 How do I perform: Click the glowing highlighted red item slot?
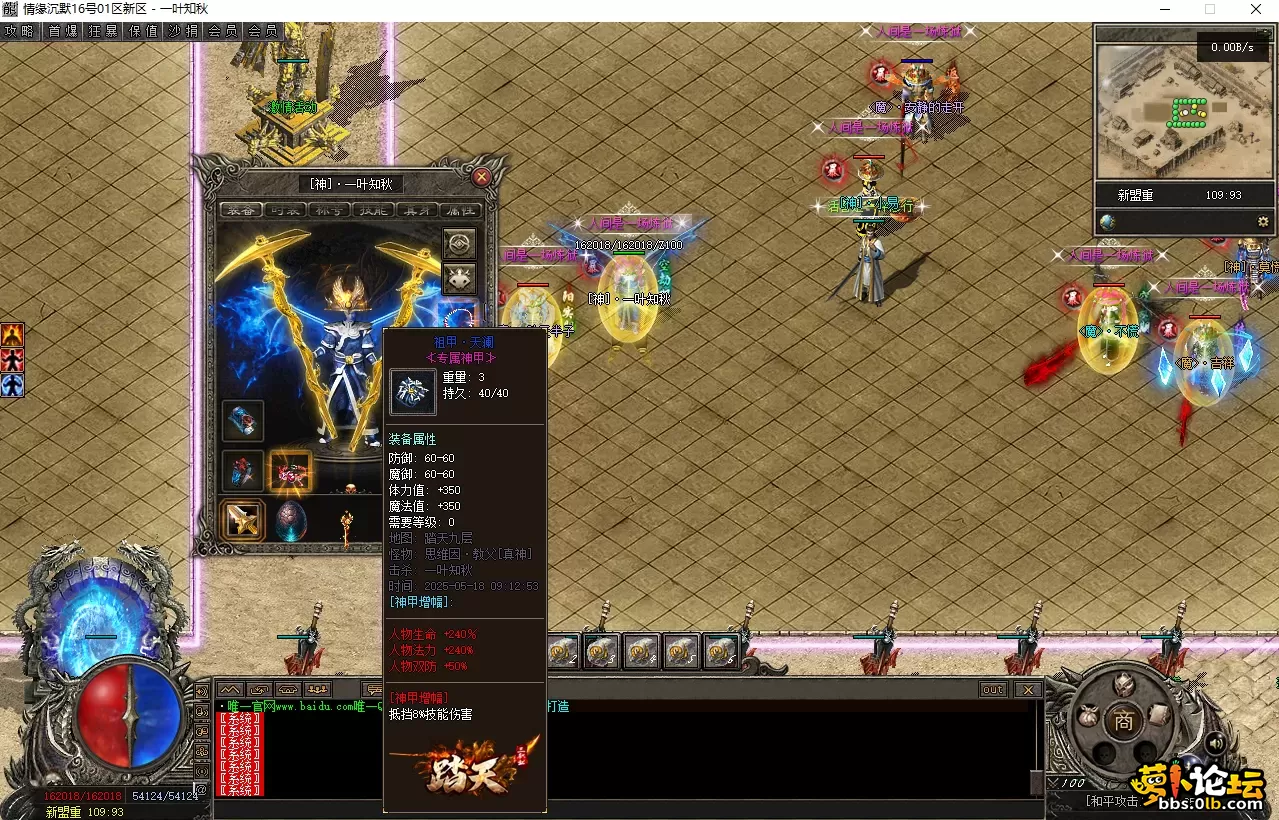point(291,471)
